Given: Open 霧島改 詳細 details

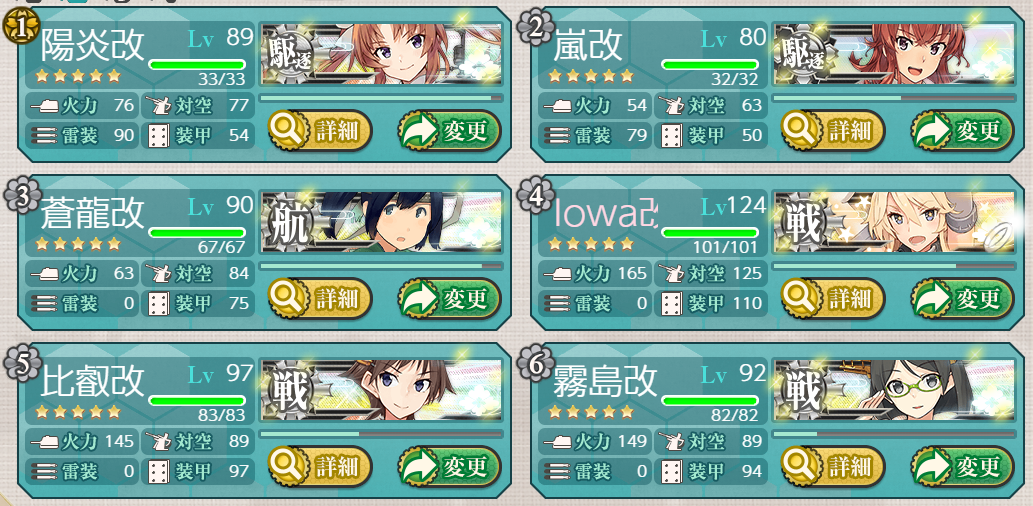Looking at the screenshot, I should coord(831,466).
